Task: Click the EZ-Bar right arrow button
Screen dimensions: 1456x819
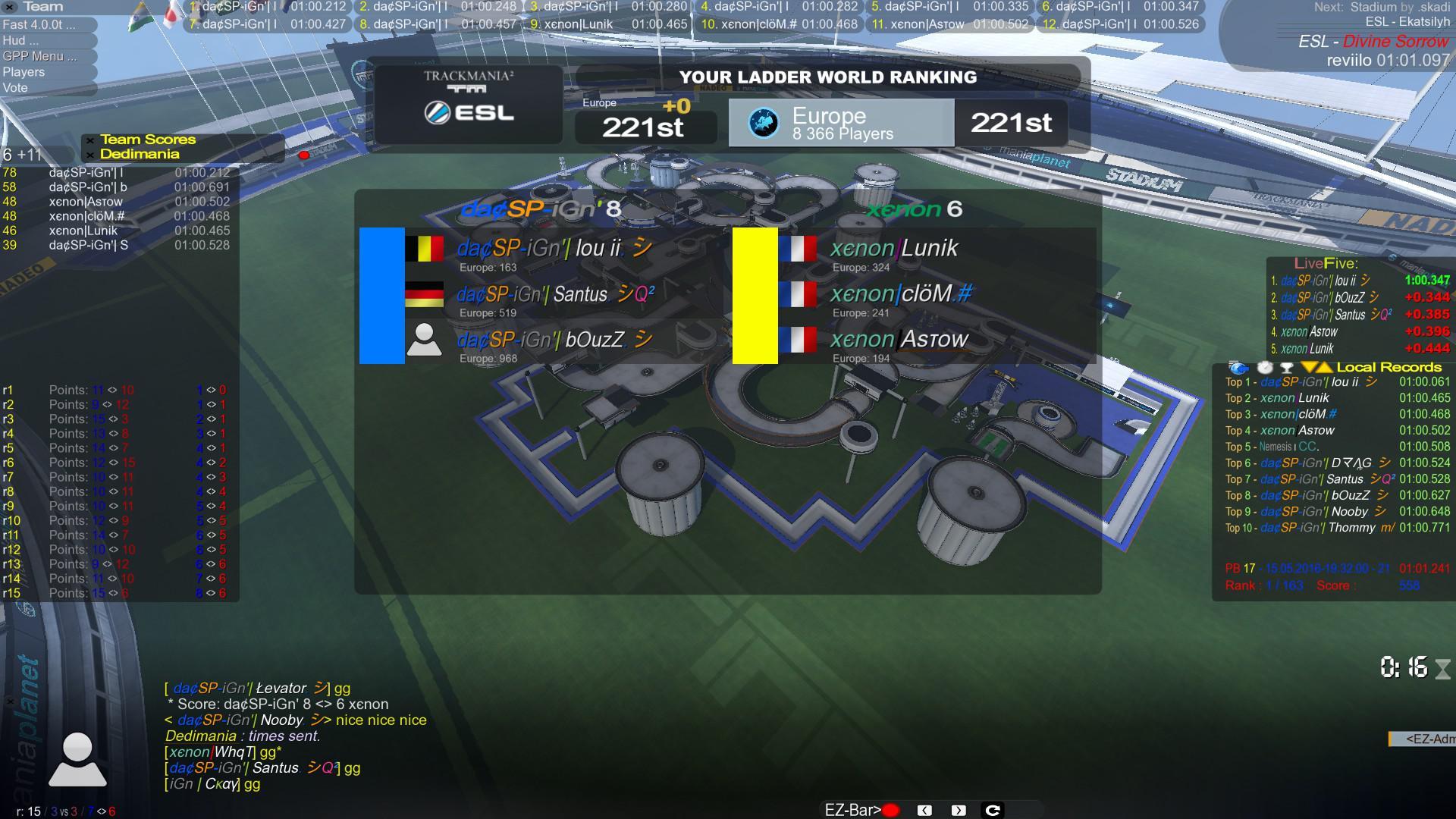Action: (959, 810)
